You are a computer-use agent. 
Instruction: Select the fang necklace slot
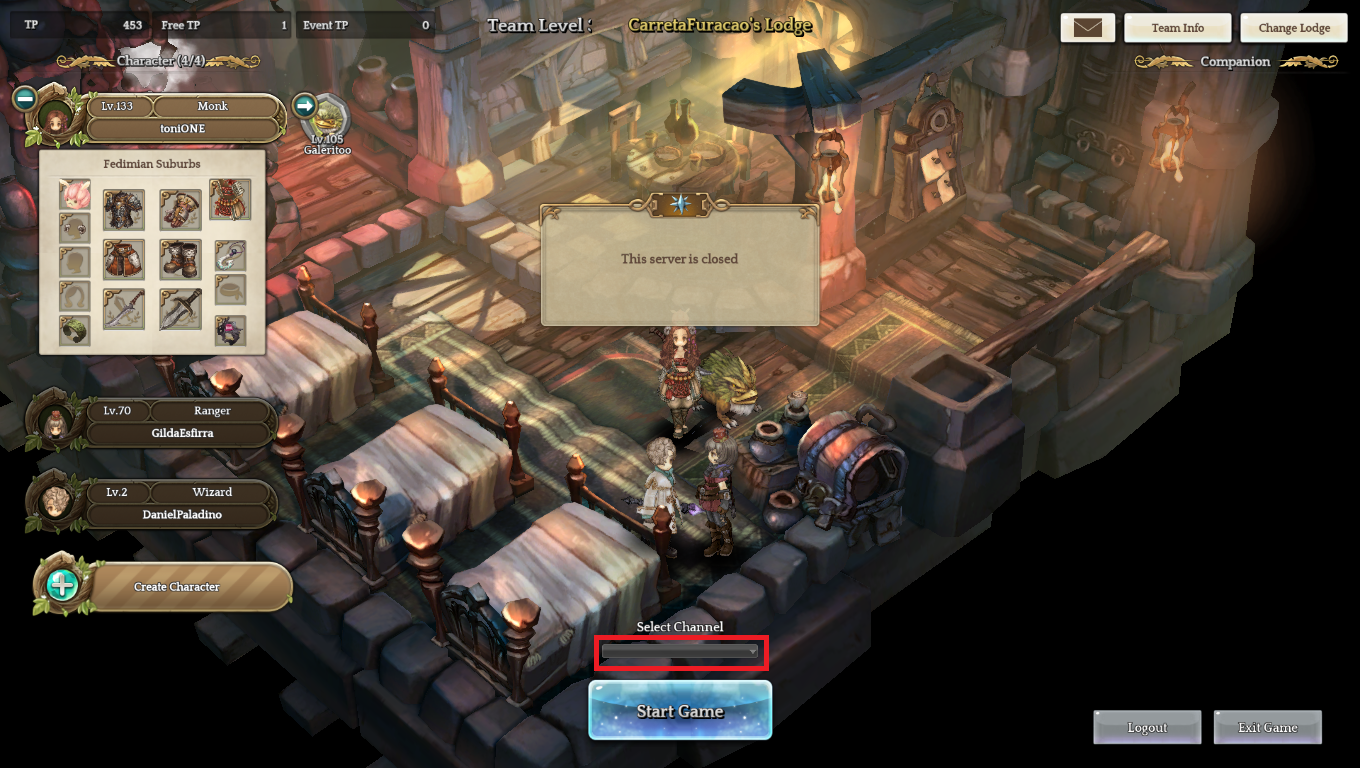(x=230, y=255)
